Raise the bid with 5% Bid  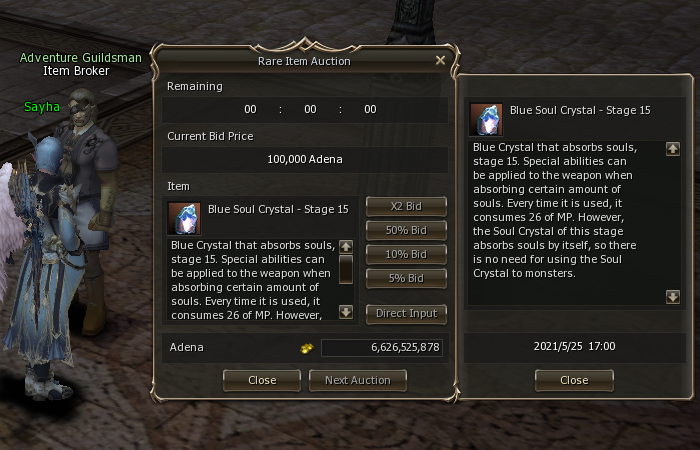(406, 277)
